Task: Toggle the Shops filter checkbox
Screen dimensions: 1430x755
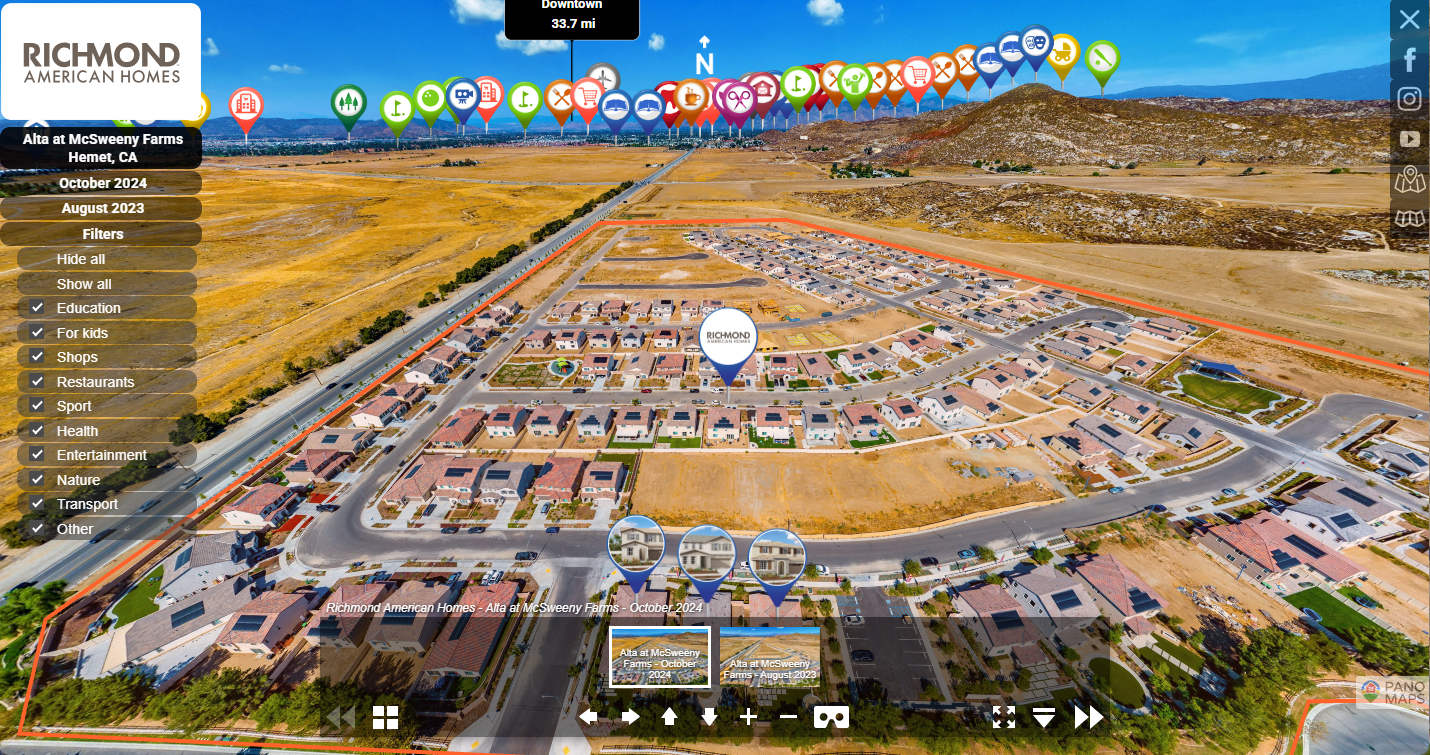Action: (x=37, y=357)
